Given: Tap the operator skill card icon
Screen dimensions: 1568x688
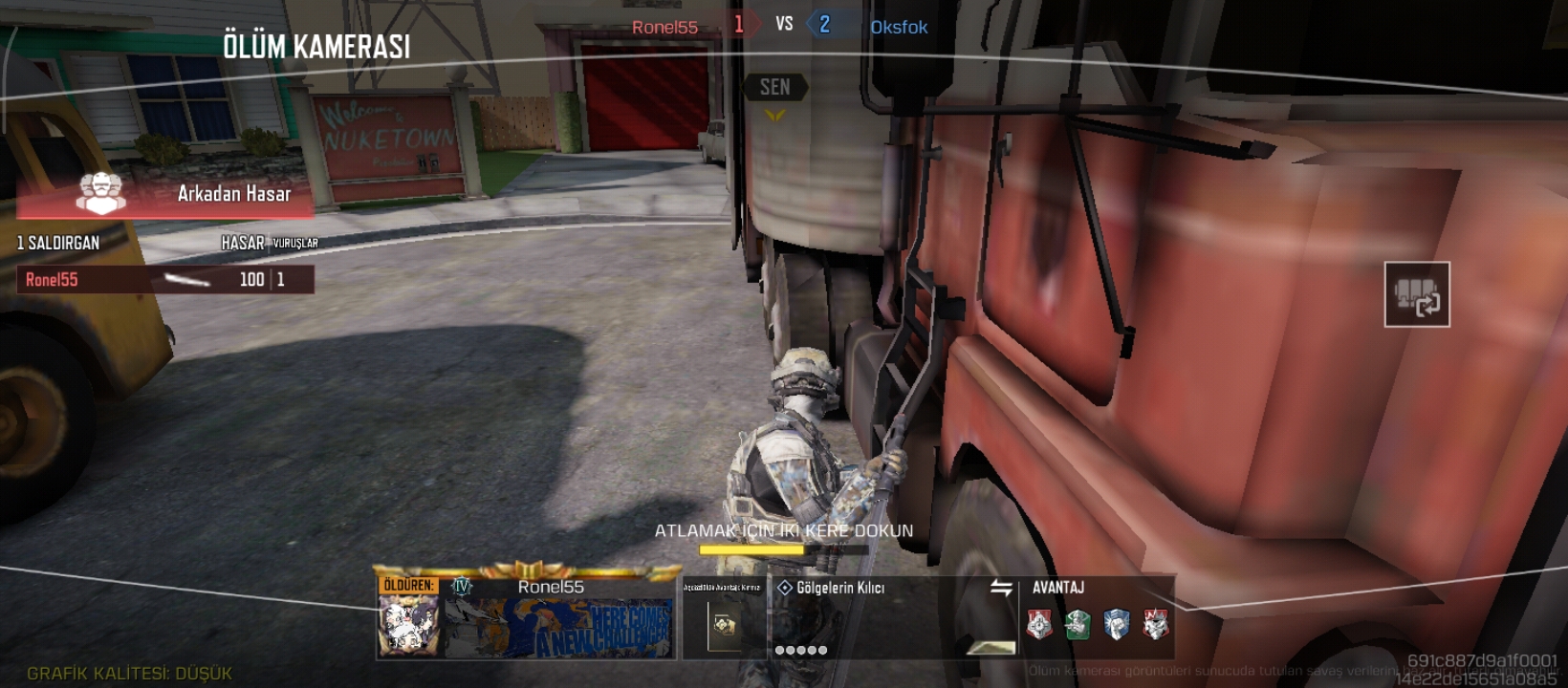Looking at the screenshot, I should pyautogui.click(x=724, y=626).
